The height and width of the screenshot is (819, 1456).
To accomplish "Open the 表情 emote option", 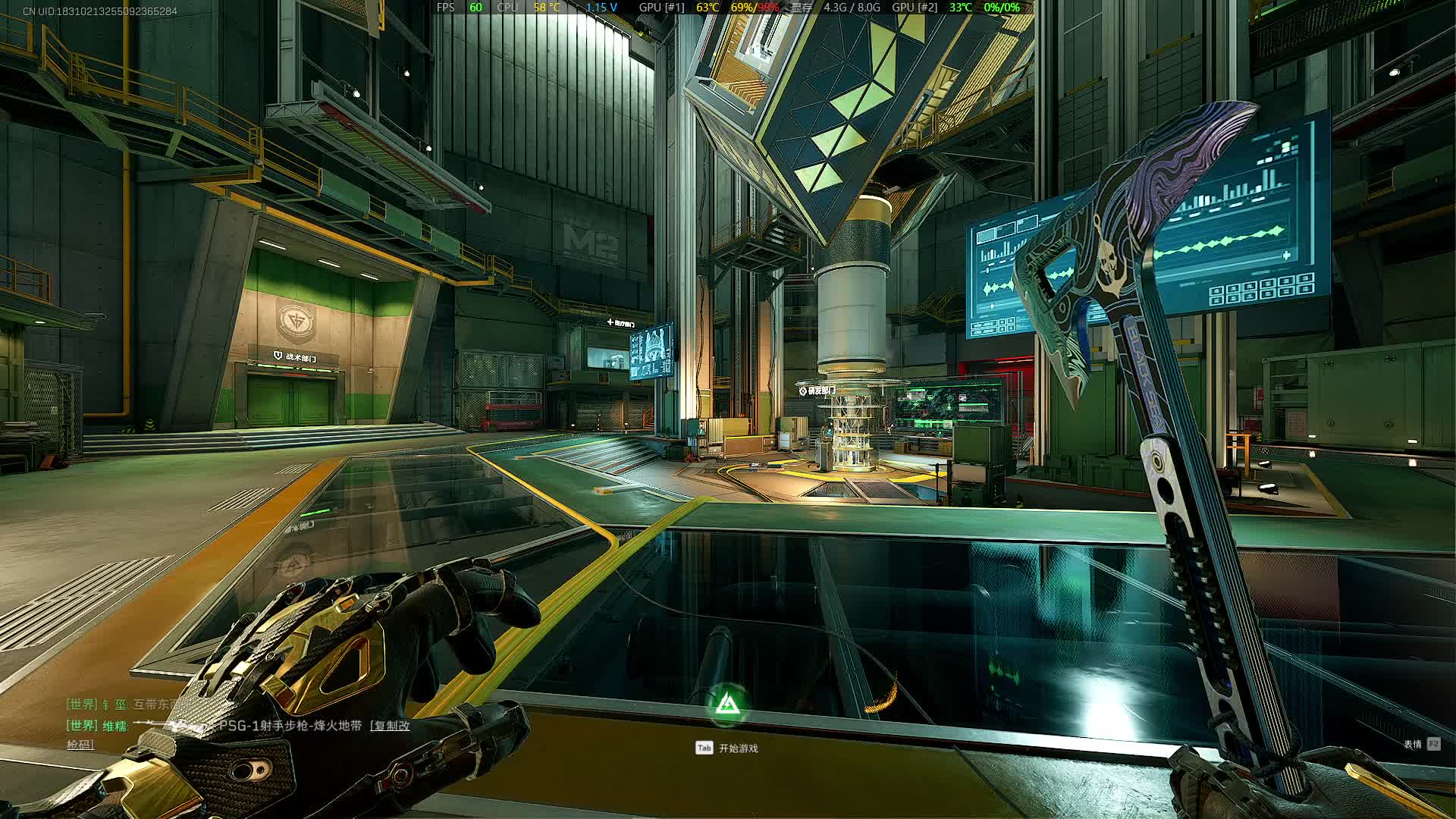I will (x=1413, y=744).
